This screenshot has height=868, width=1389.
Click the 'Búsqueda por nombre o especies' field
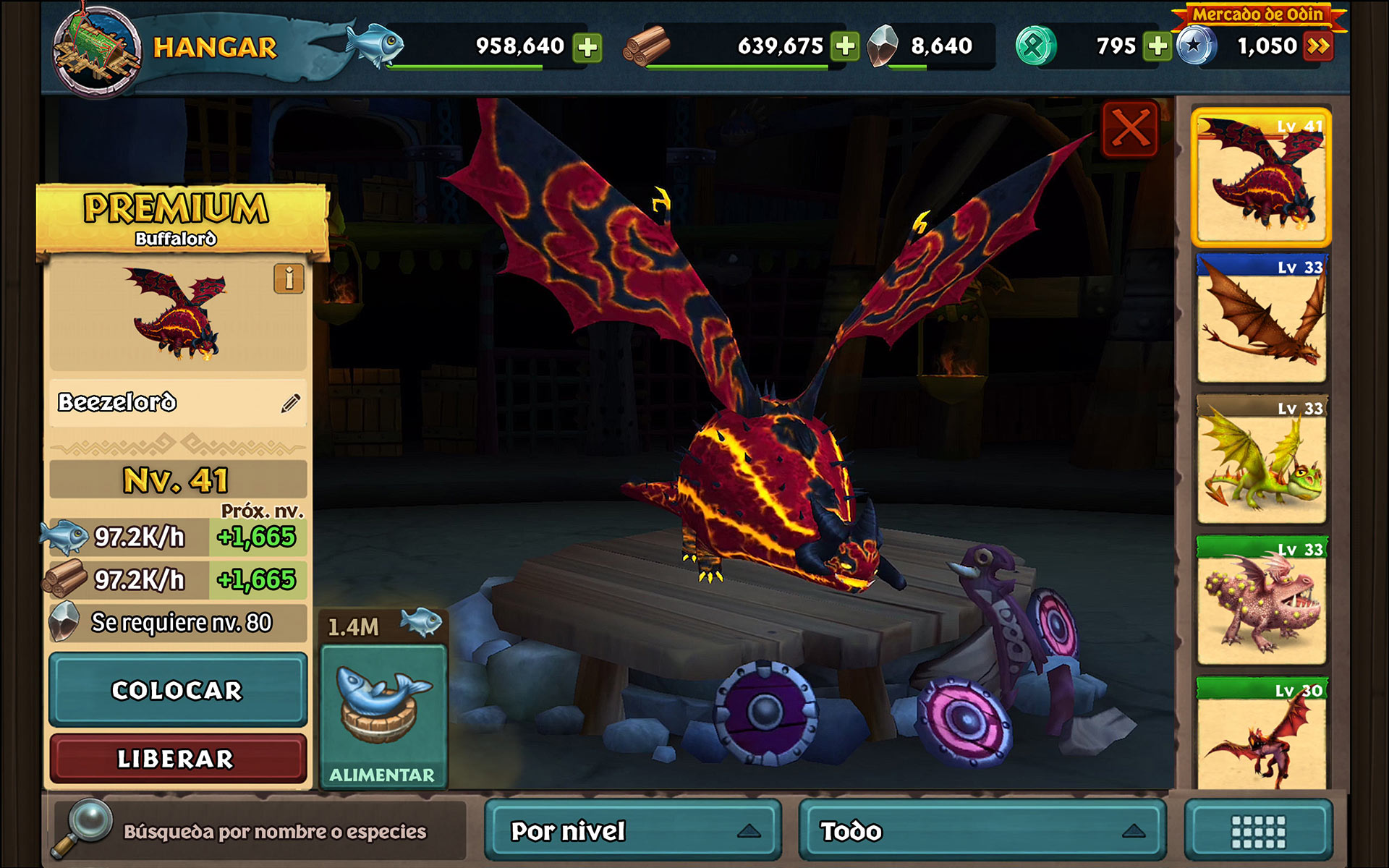[275, 830]
